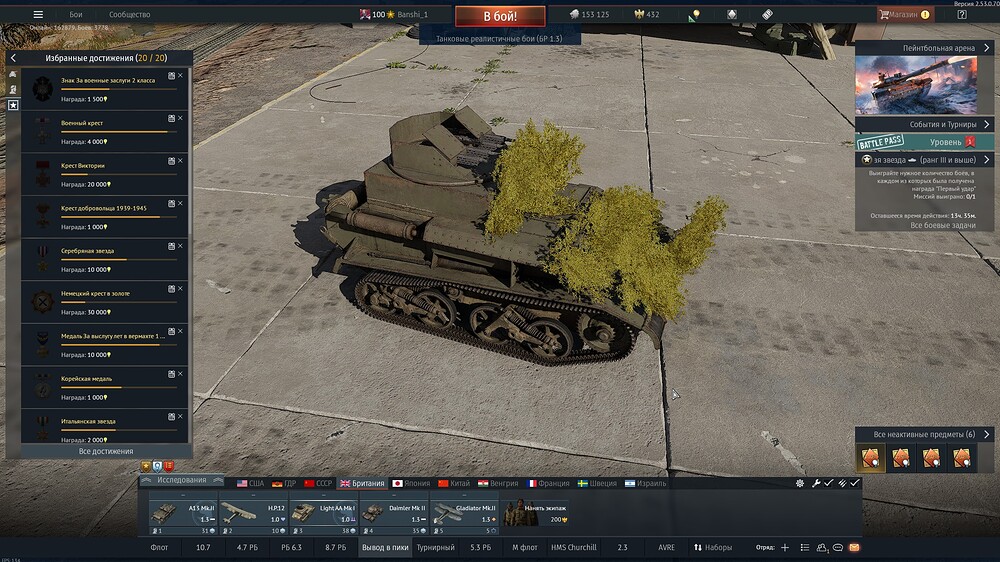The height and width of the screenshot is (562, 1000).
Task: Select the Gladiator Mk.II aircraft slot
Action: pyautogui.click(x=464, y=513)
